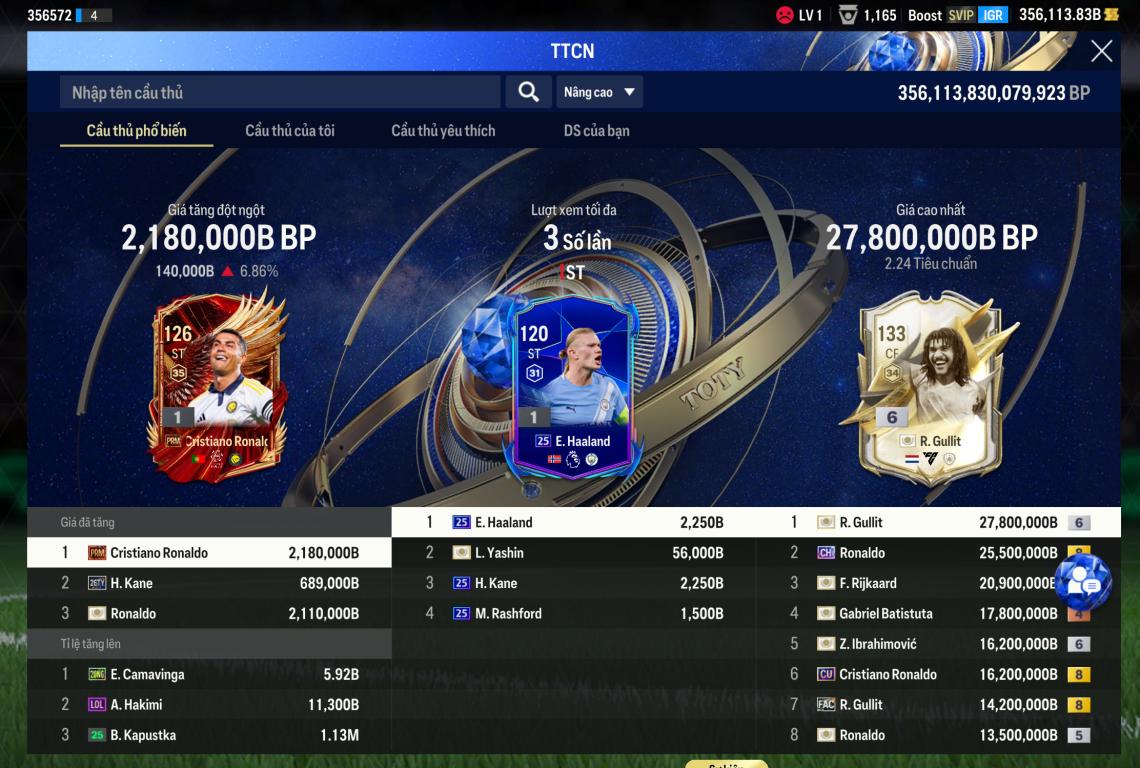Select the A. Hakimi row
The height and width of the screenshot is (768, 1140).
pos(209,705)
